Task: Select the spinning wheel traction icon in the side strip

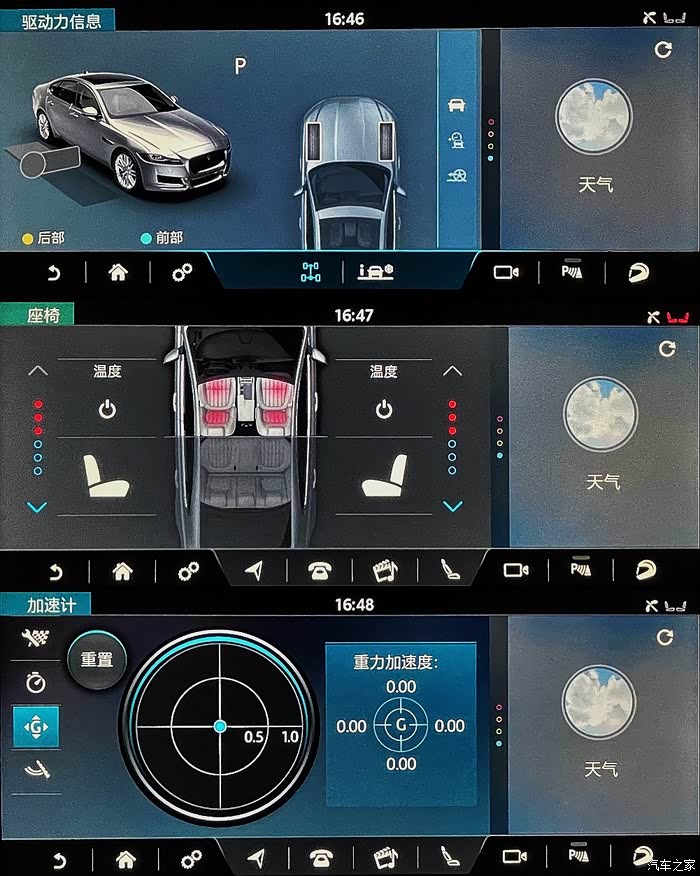Action: 458,176
